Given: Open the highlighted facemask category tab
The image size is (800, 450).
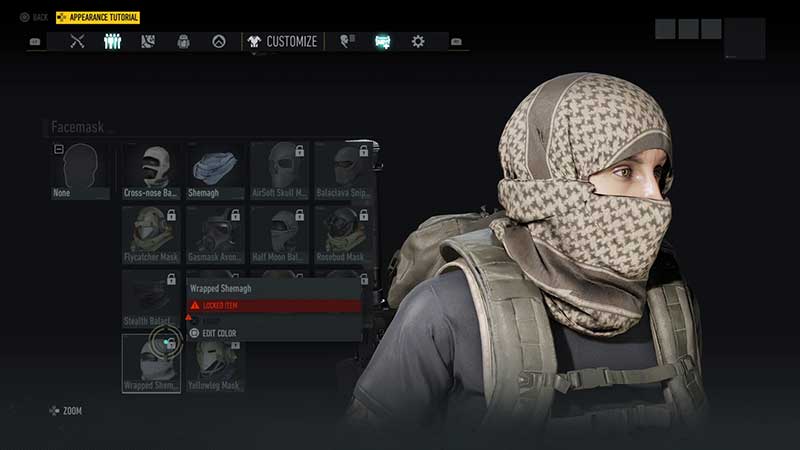Looking at the screenshot, I should click(x=382, y=42).
